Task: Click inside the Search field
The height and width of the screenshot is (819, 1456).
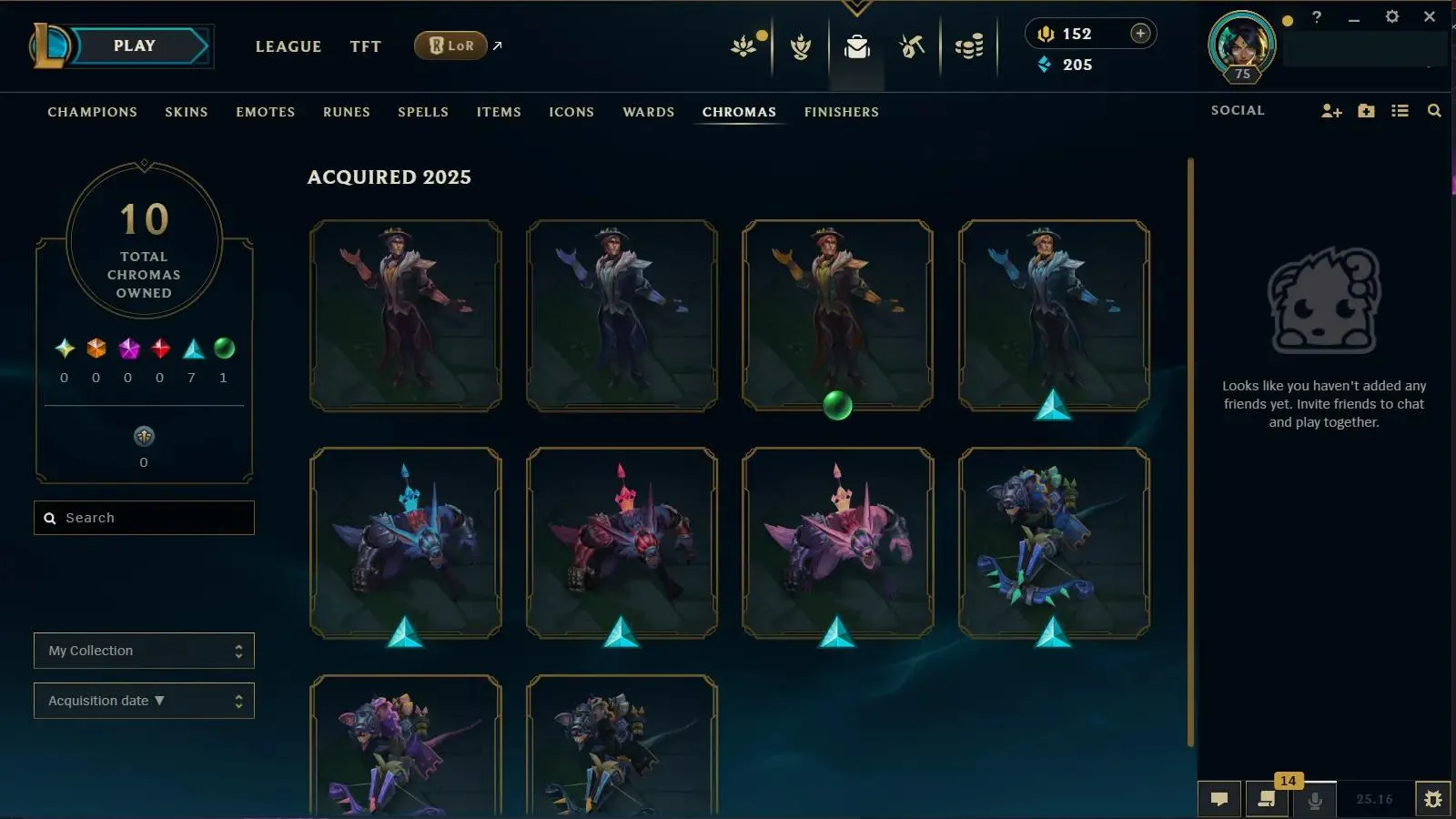Action: click(144, 517)
